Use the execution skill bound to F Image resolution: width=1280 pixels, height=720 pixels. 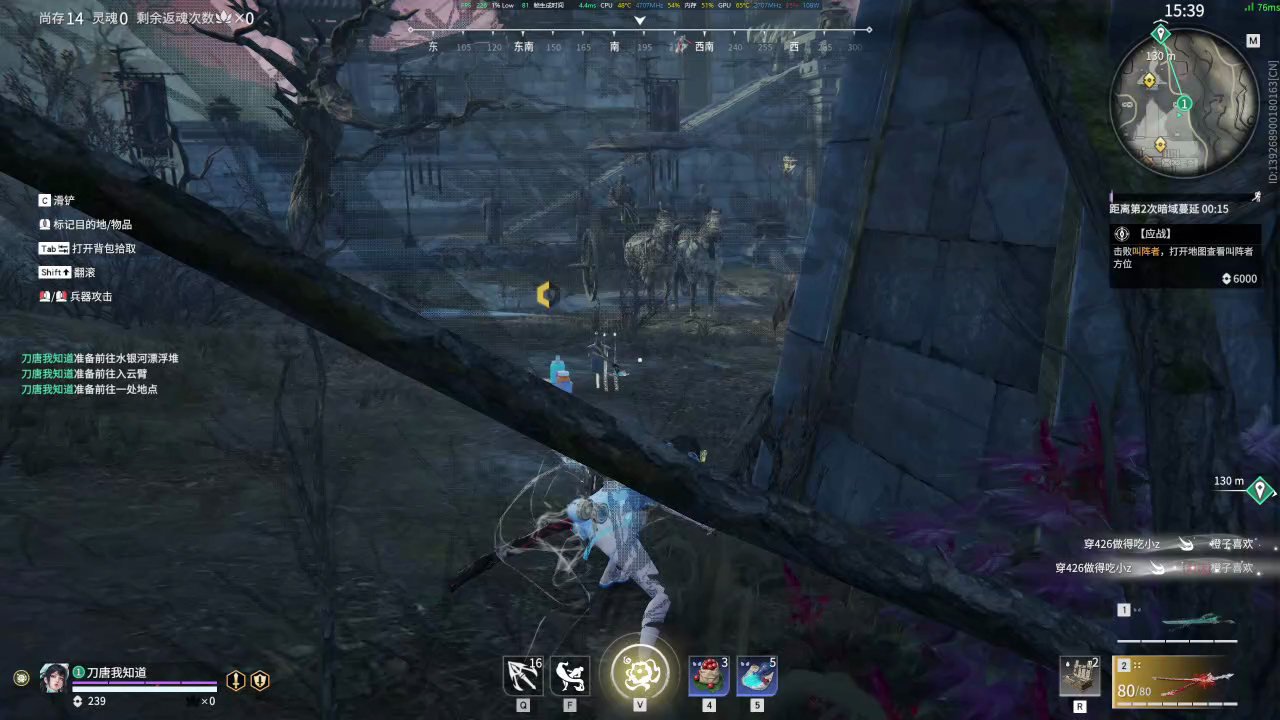click(x=569, y=674)
